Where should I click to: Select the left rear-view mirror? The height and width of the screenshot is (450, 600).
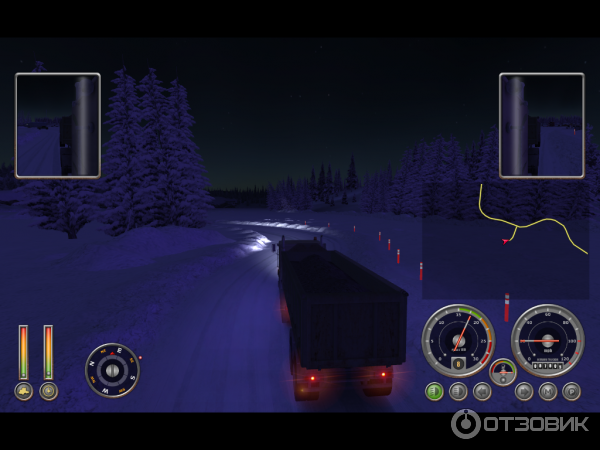[x=58, y=125]
